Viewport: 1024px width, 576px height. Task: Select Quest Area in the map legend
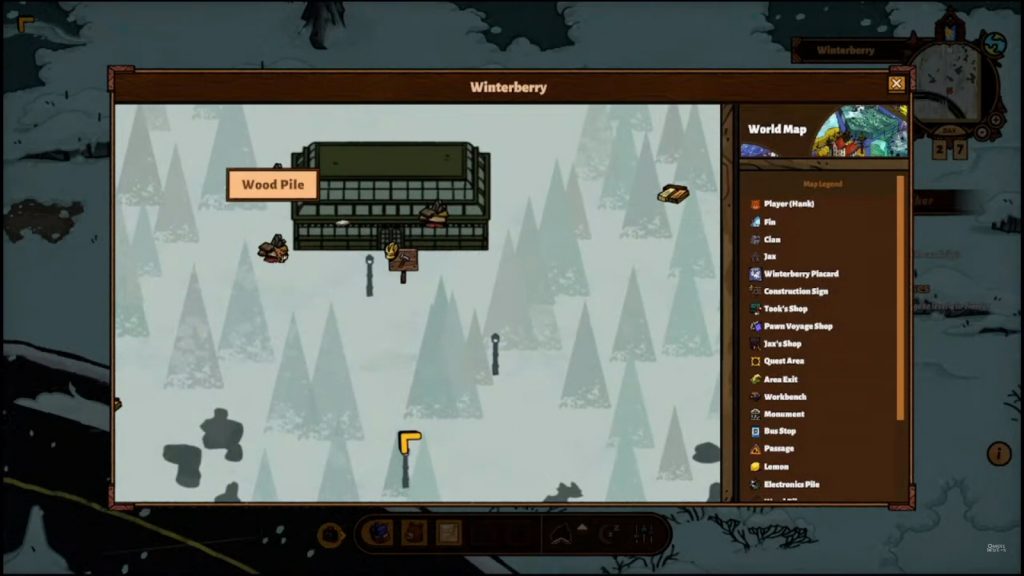pos(783,361)
